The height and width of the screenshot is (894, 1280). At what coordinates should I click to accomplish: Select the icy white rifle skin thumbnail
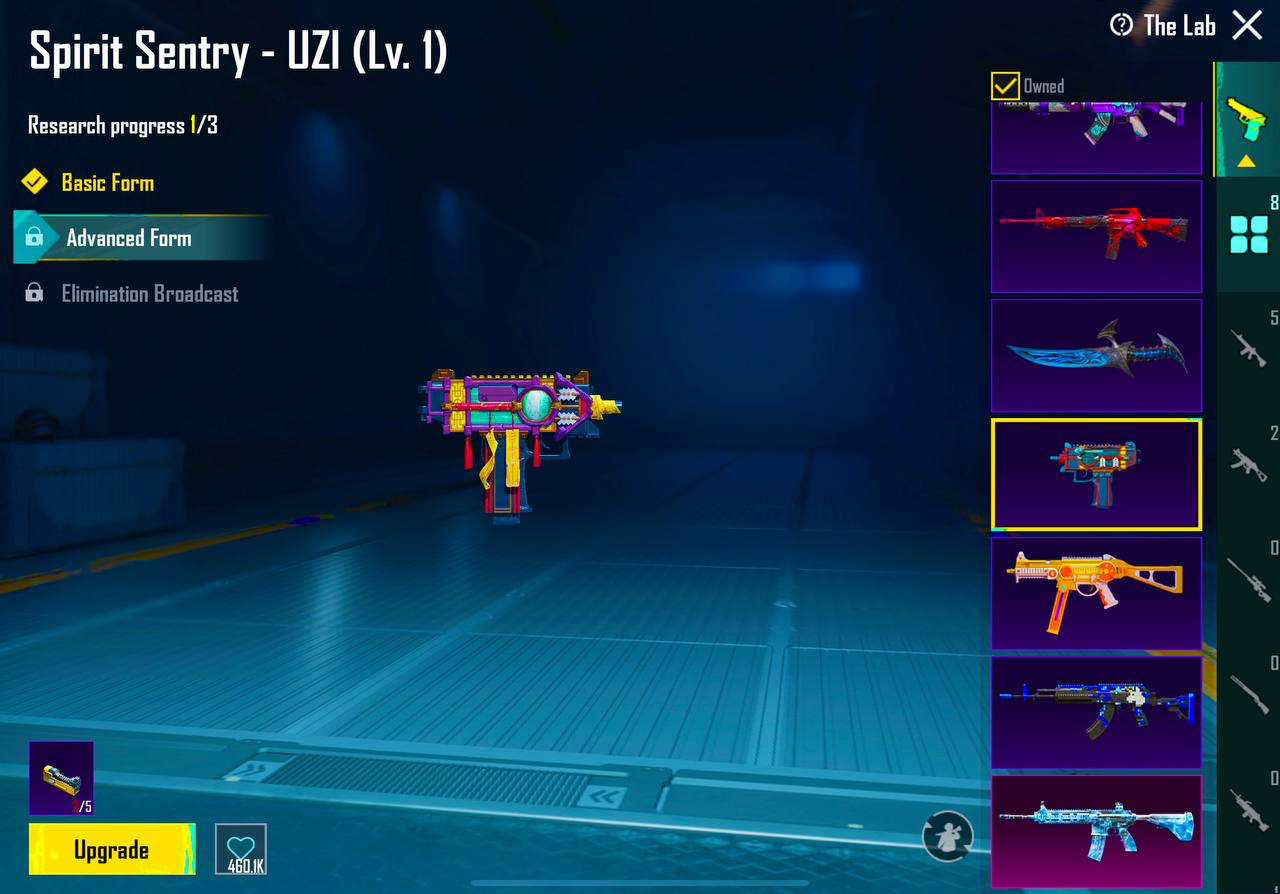1096,830
